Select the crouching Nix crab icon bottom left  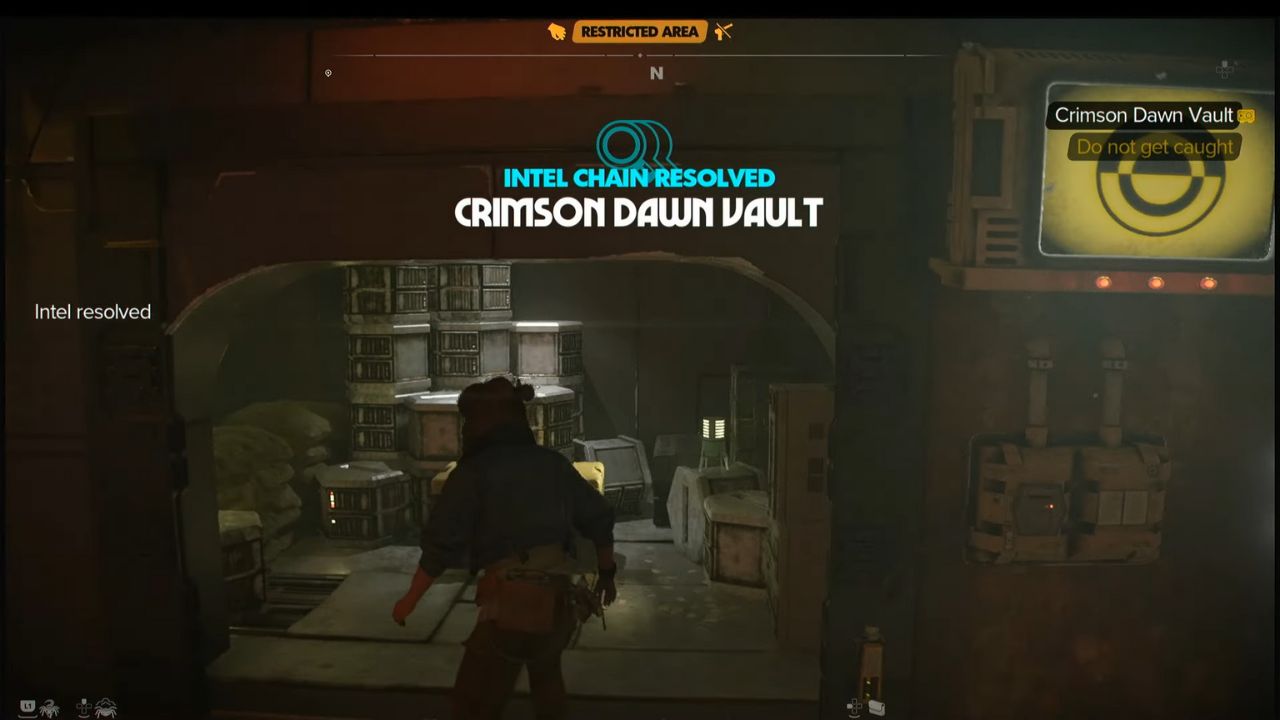[107, 707]
